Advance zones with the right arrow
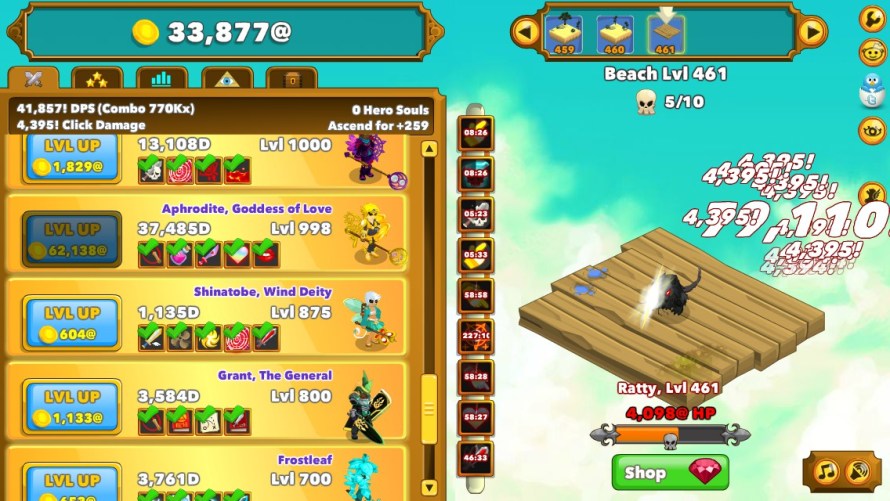Image resolution: width=890 pixels, height=501 pixels. pyautogui.click(x=812, y=32)
